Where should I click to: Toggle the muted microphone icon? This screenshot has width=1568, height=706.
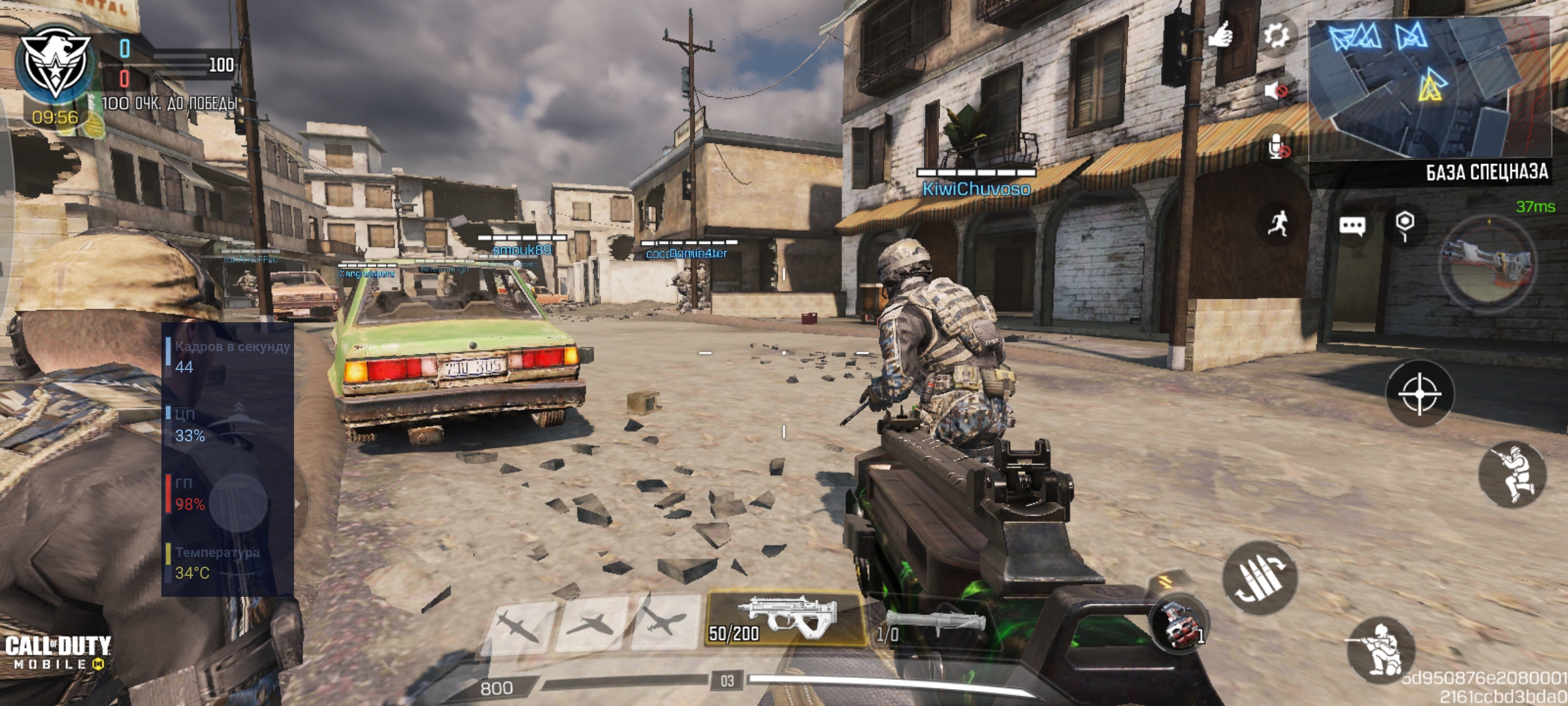tap(1279, 148)
